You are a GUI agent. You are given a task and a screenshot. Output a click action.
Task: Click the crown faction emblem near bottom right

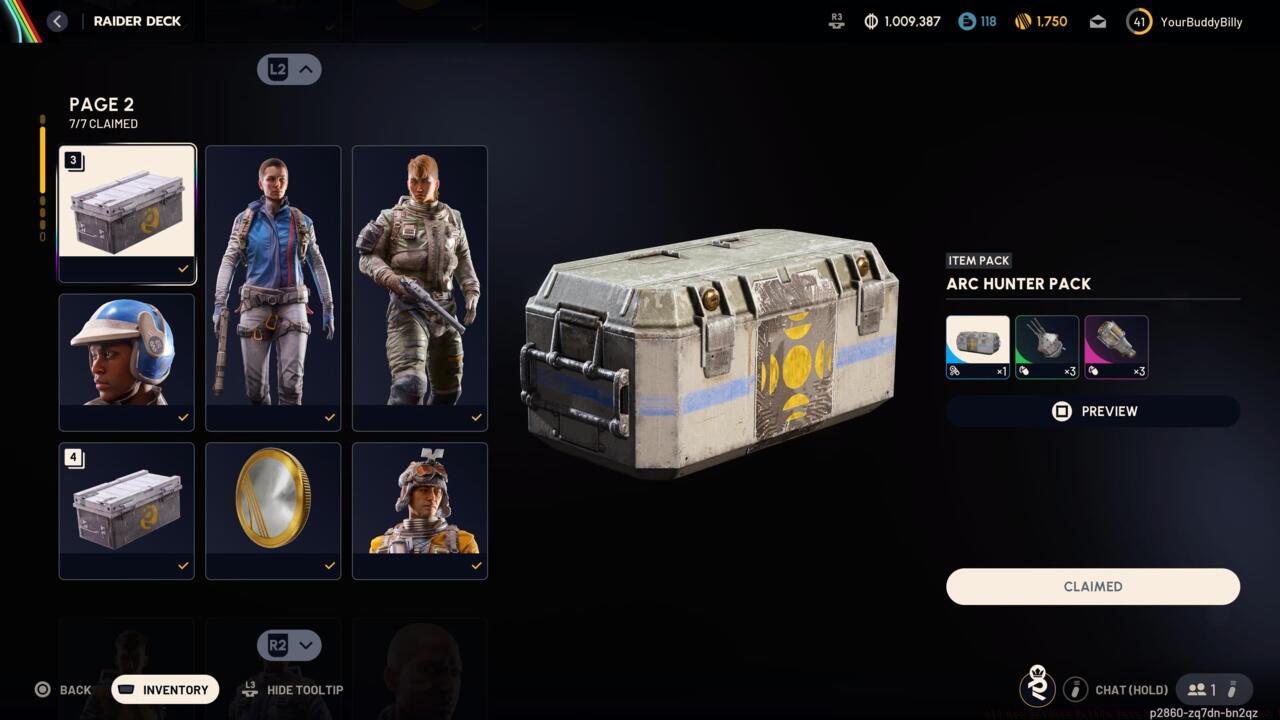(1038, 688)
